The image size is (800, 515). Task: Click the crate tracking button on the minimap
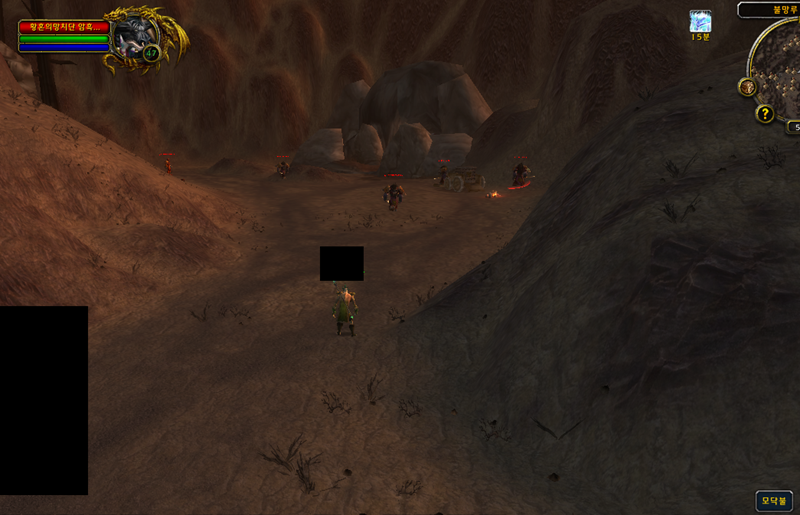pyautogui.click(x=747, y=87)
